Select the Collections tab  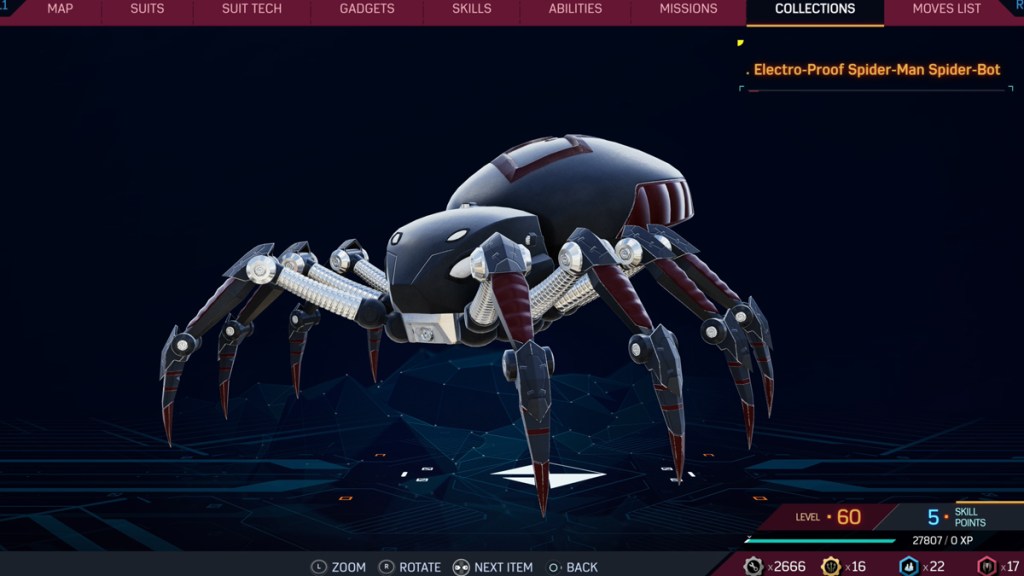(x=815, y=9)
